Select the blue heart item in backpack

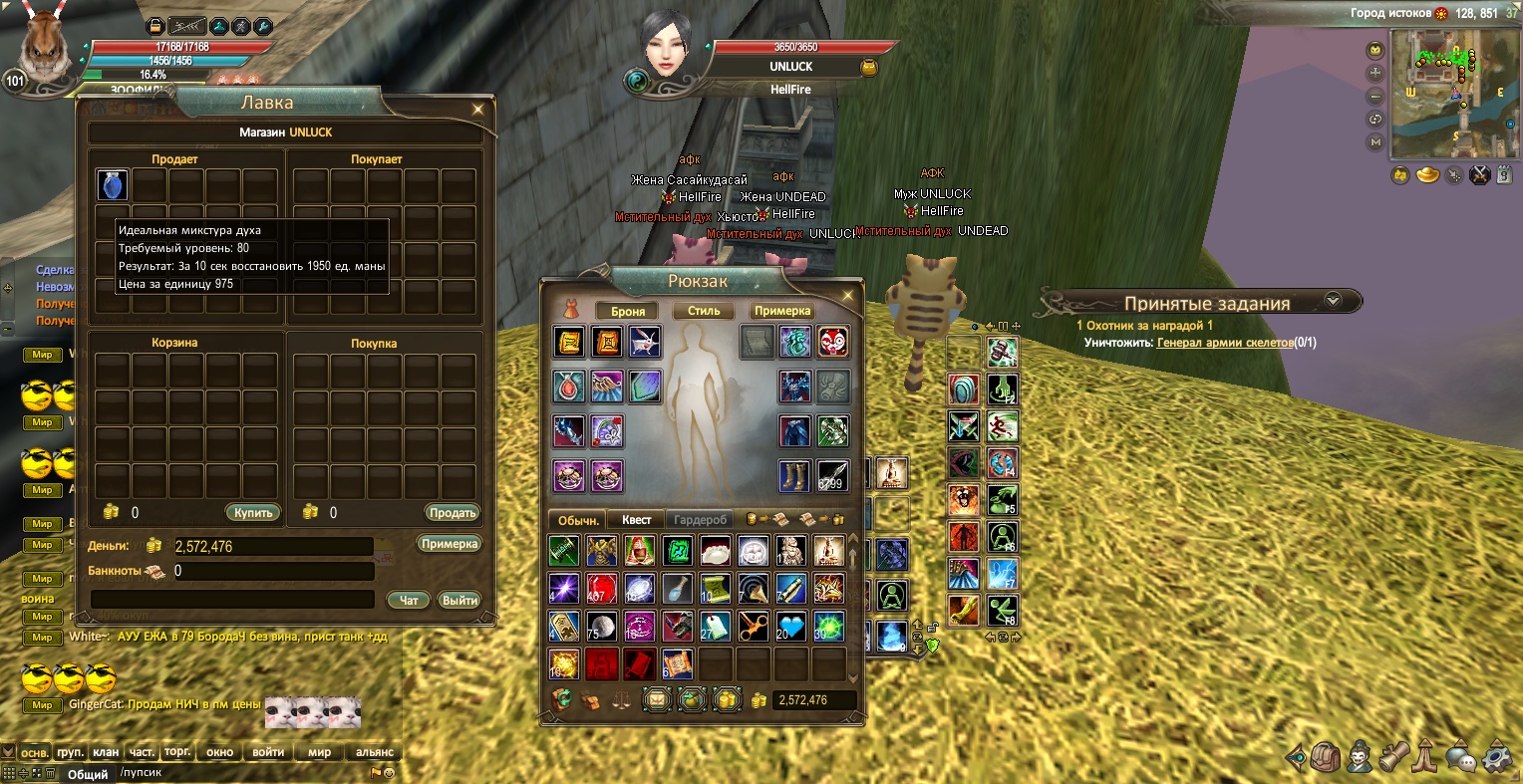(x=790, y=627)
